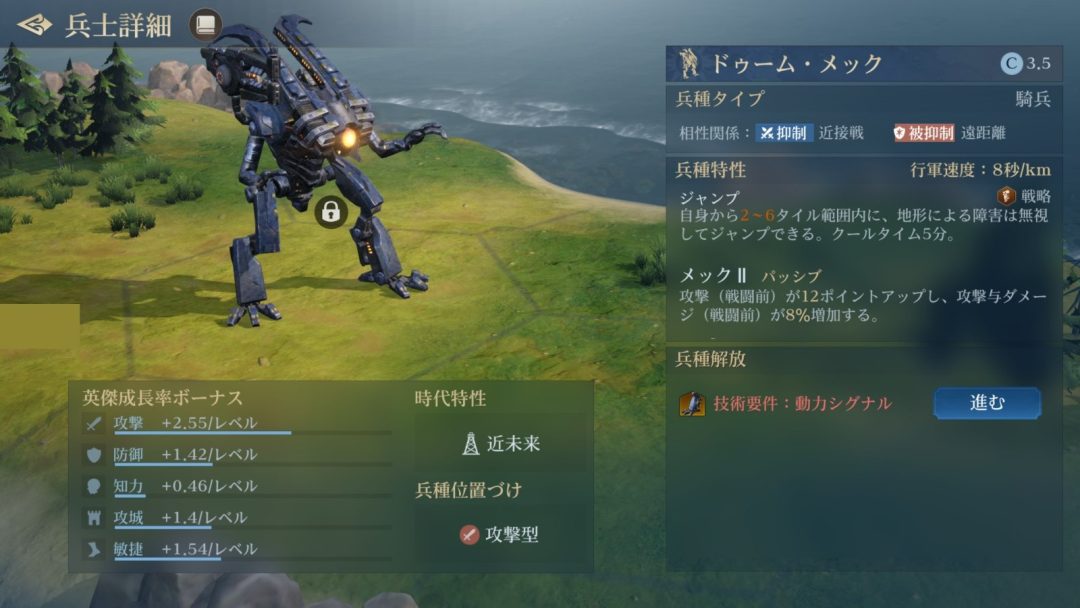Tap the 抑制 counter relation tag
1080x608 pixels.
coord(784,133)
